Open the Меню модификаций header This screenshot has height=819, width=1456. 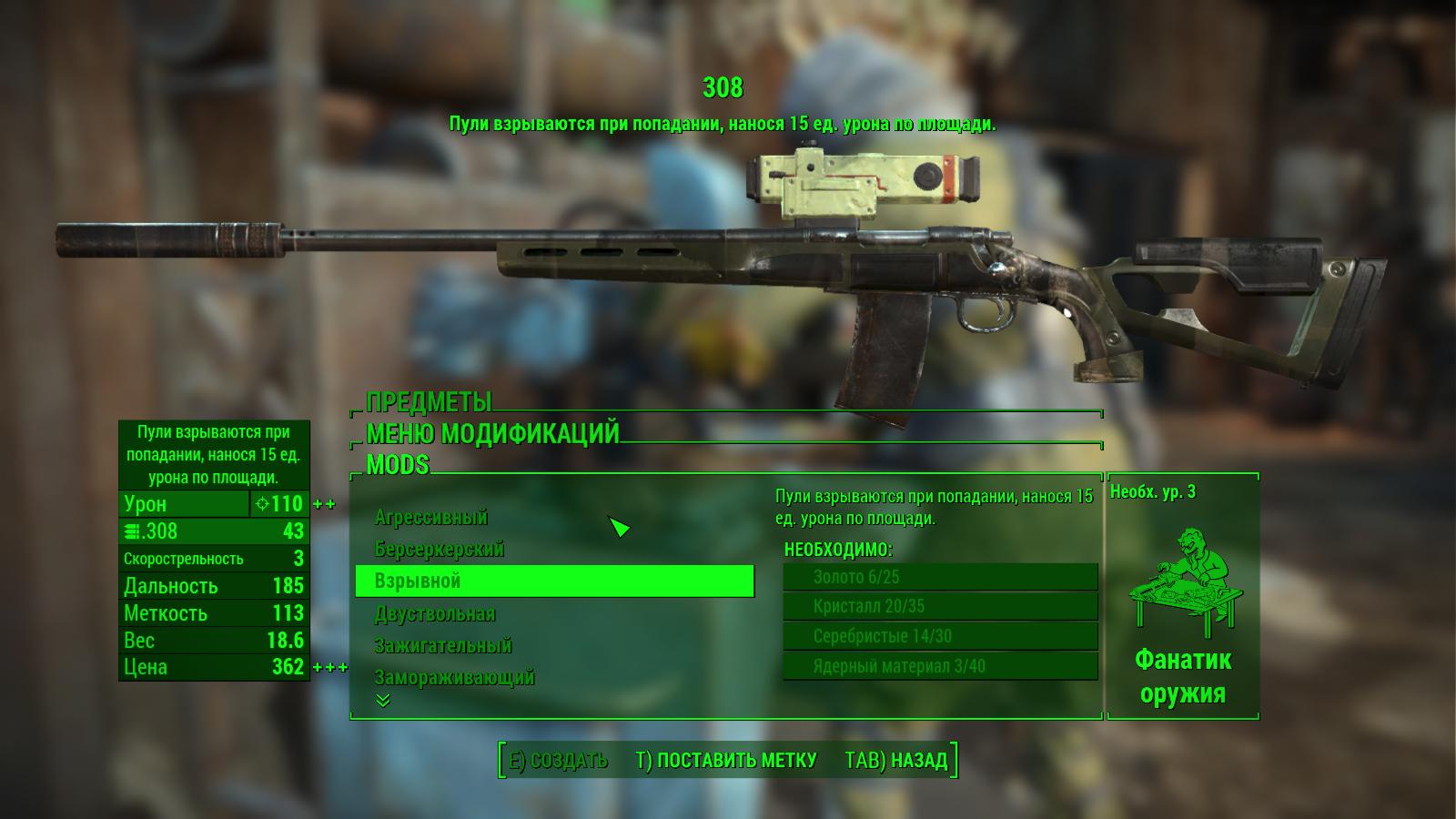point(492,433)
